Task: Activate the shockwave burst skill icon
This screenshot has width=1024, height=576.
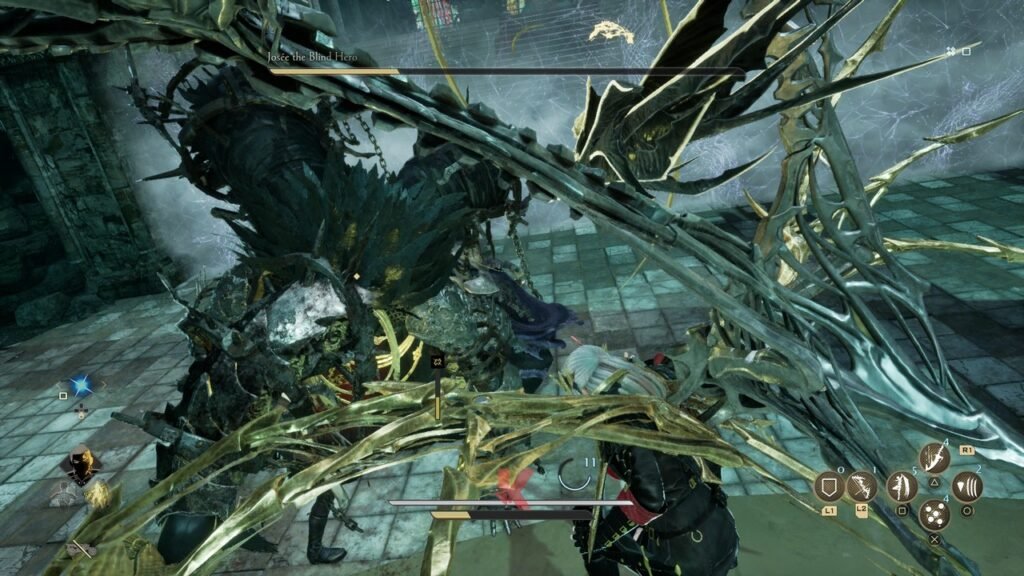Action: [x=967, y=487]
